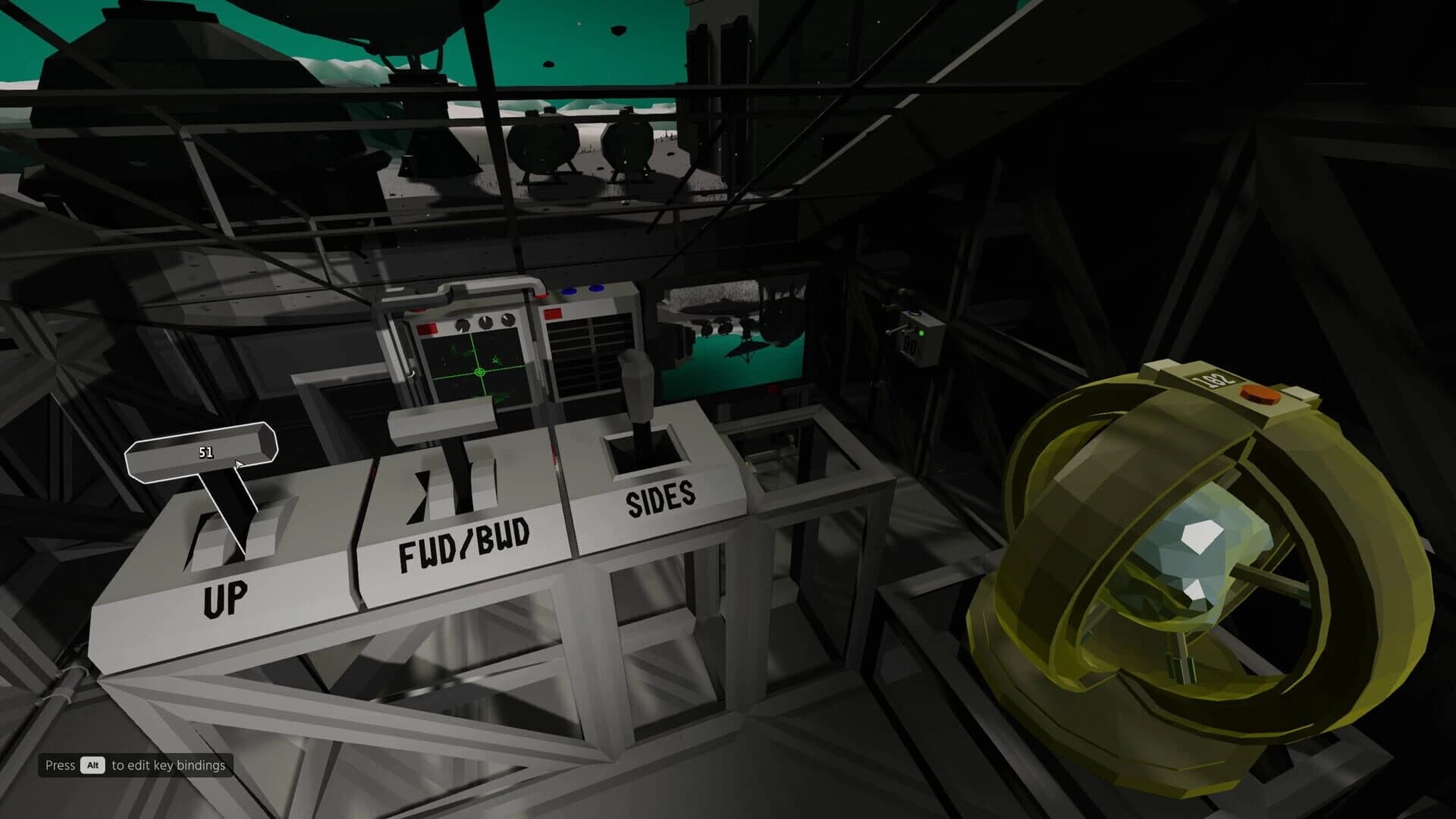Click the middle knob above the radar display
The width and height of the screenshot is (1456, 819).
click(x=485, y=322)
